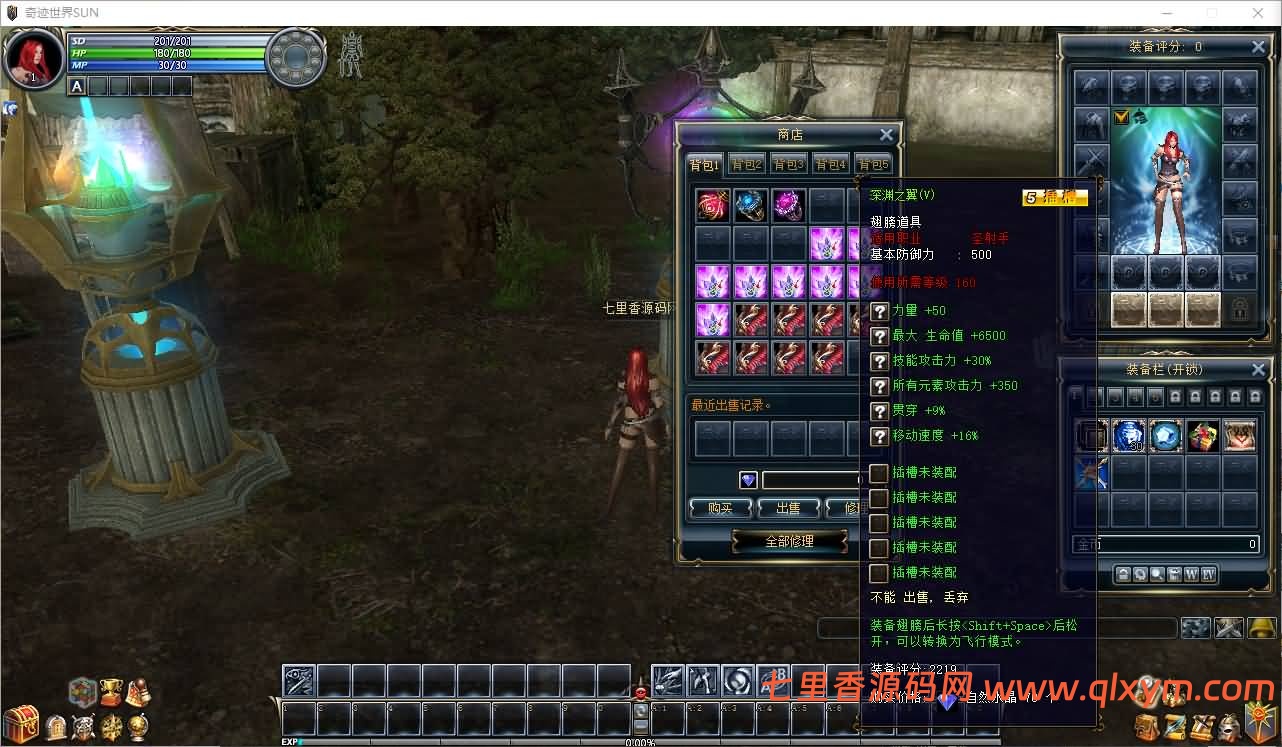Click the blue diamond icon beside the shop price field
Screen dimensions: 1282x747
tap(748, 479)
